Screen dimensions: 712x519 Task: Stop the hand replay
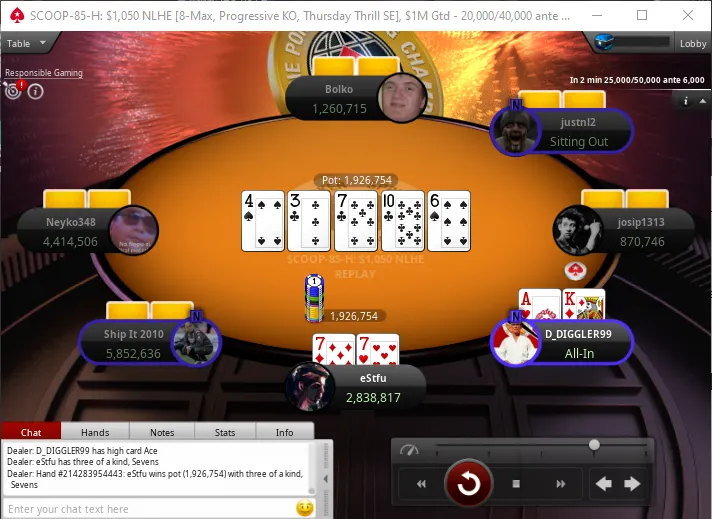click(517, 484)
